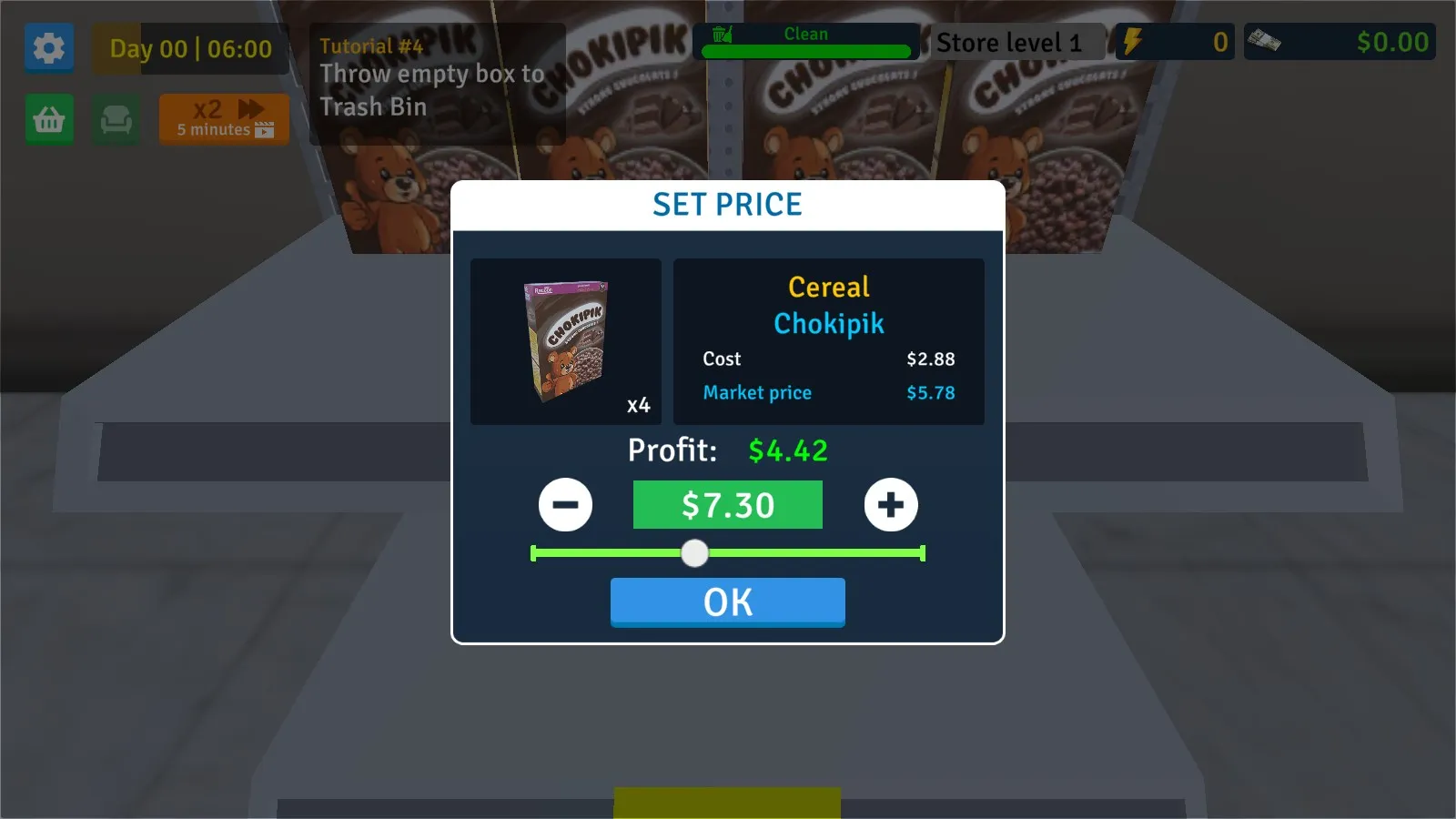Viewport: 1456px width, 819px height.
Task: Activate the x2 speed 5 minutes boost
Action: click(224, 119)
